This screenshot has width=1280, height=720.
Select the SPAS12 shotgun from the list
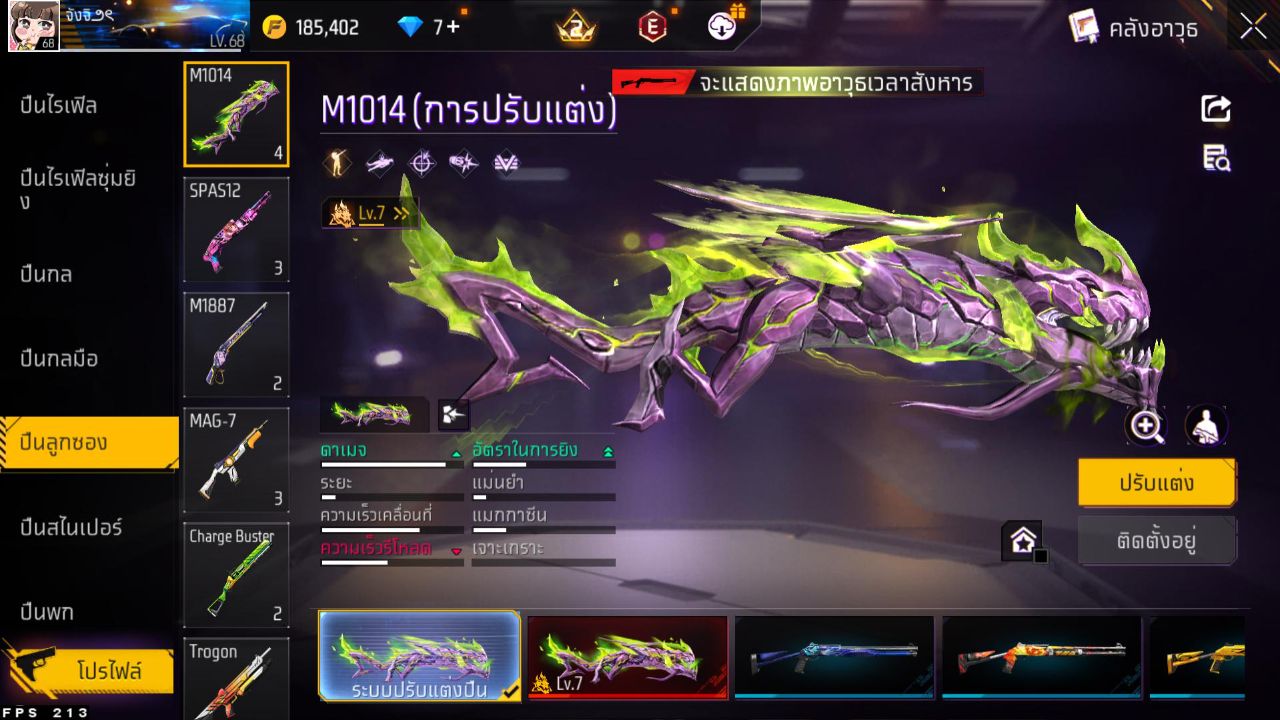236,229
